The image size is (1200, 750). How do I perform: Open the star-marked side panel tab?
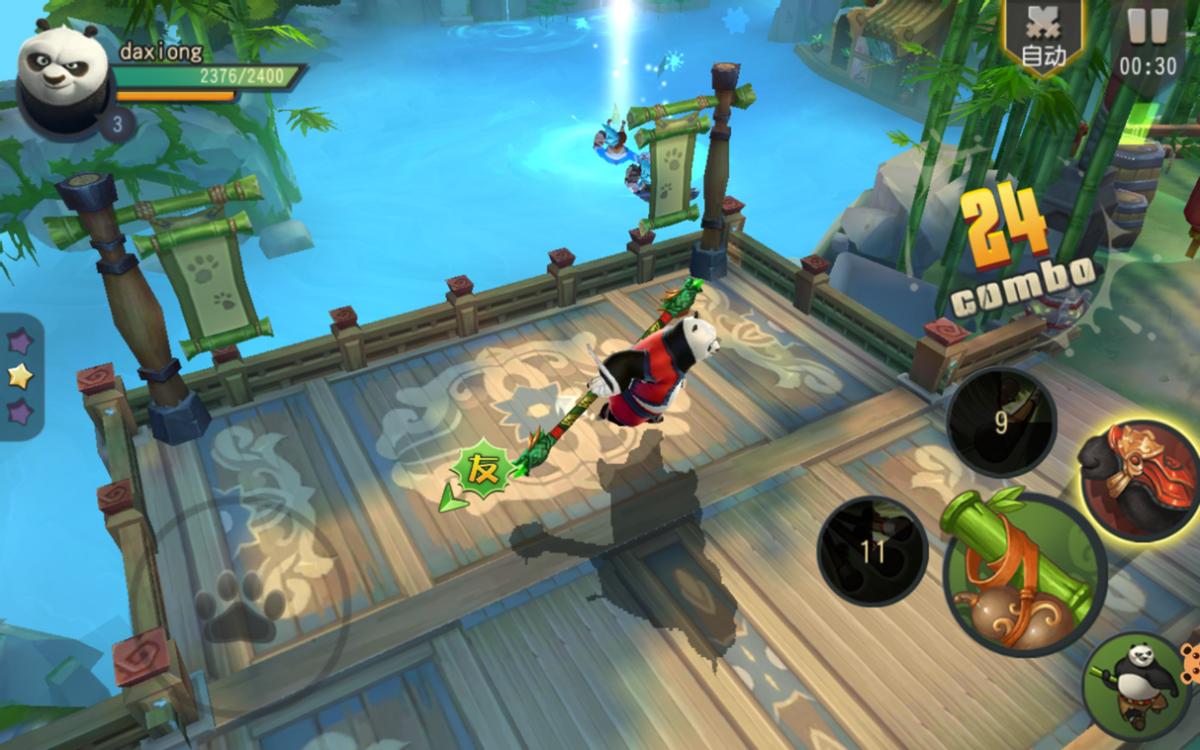[x=19, y=375]
